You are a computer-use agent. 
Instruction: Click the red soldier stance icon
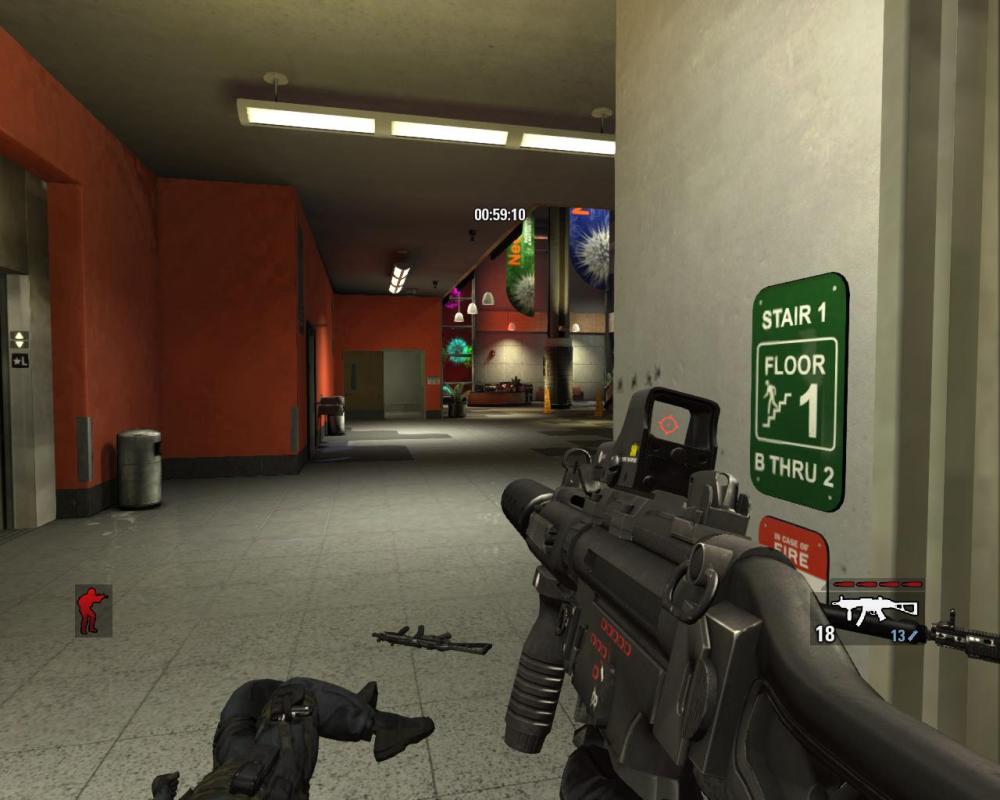tap(92, 610)
